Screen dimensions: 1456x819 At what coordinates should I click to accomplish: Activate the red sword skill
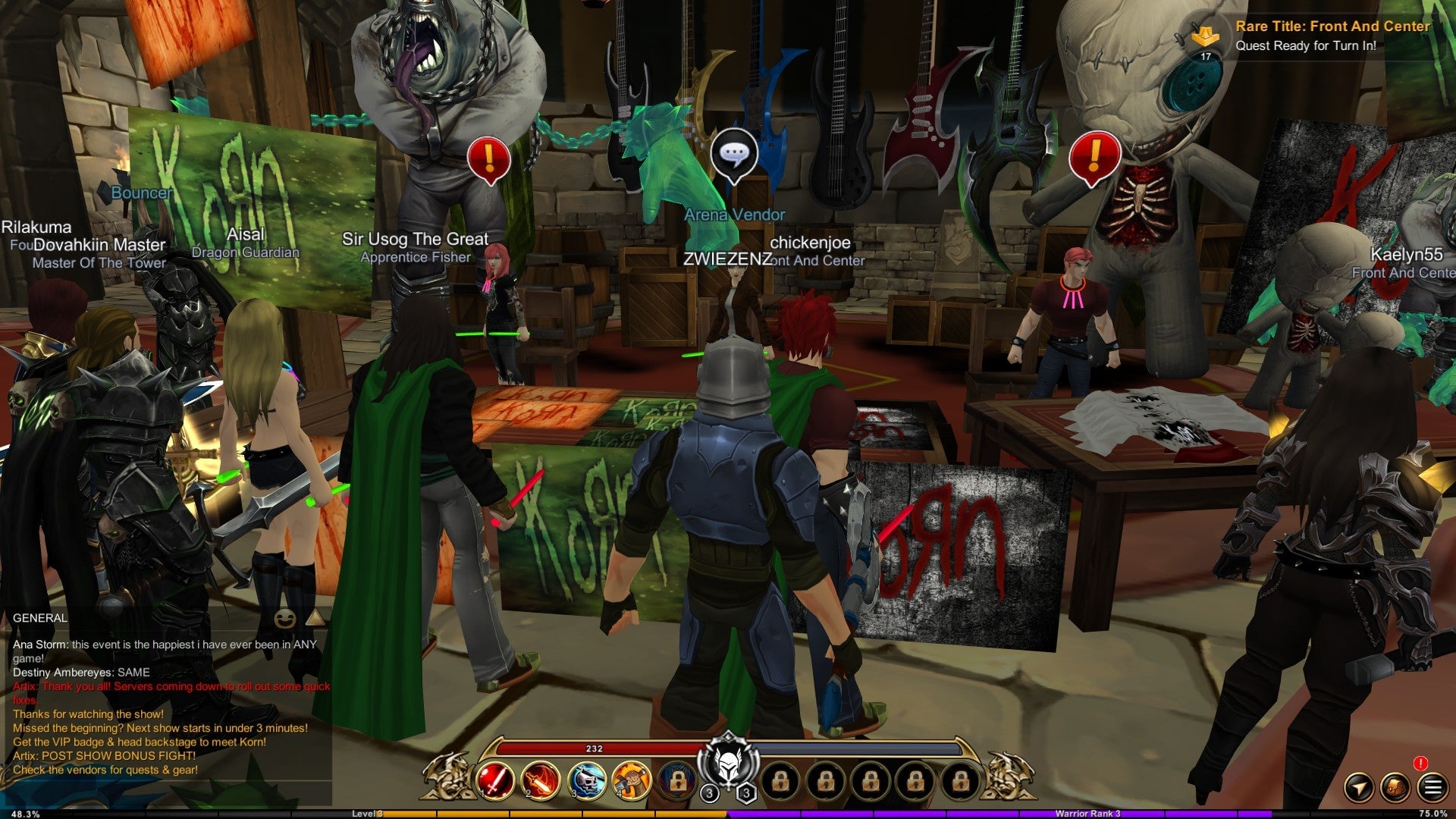coord(495,782)
